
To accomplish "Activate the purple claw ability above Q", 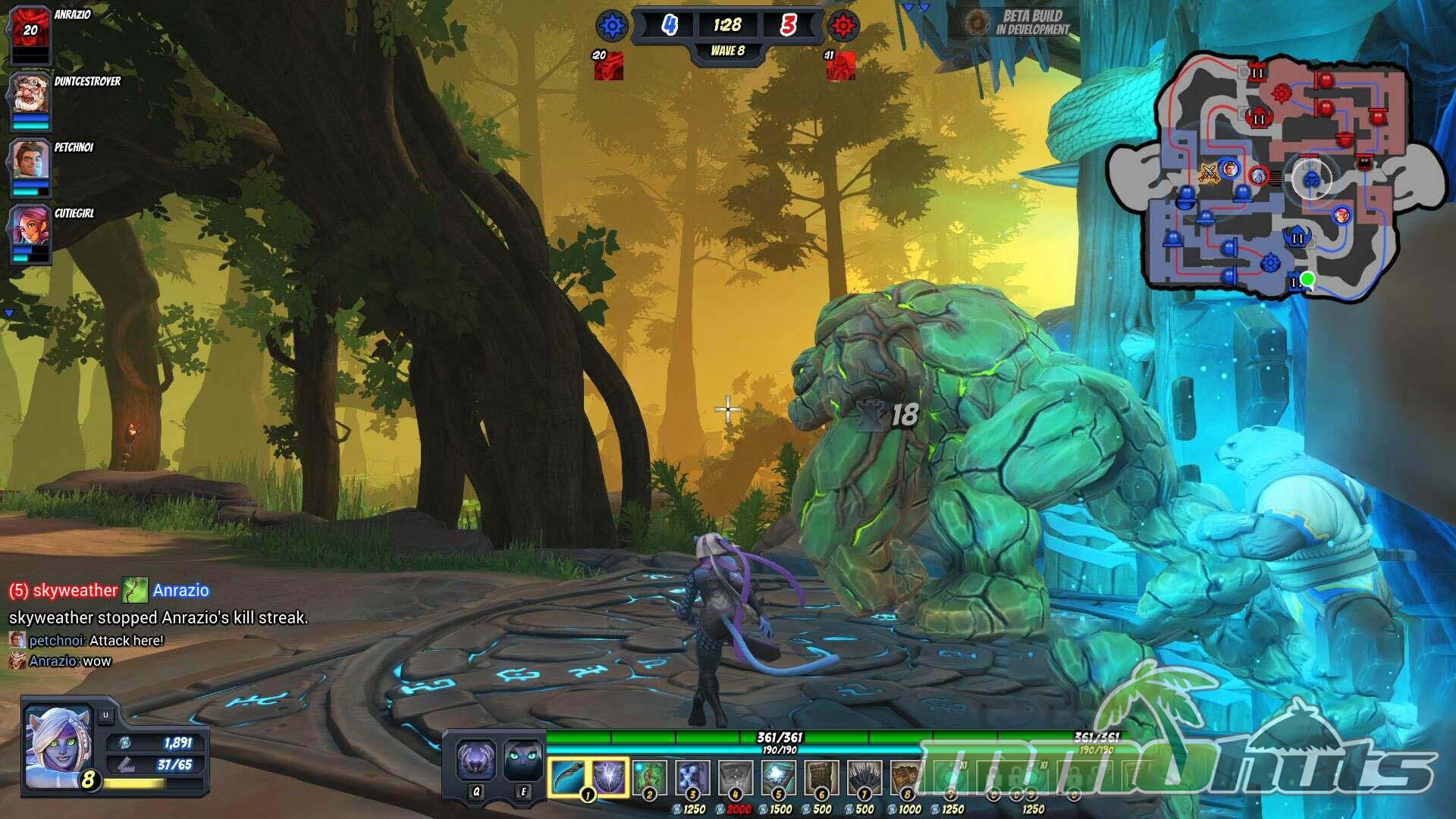I will (x=476, y=760).
